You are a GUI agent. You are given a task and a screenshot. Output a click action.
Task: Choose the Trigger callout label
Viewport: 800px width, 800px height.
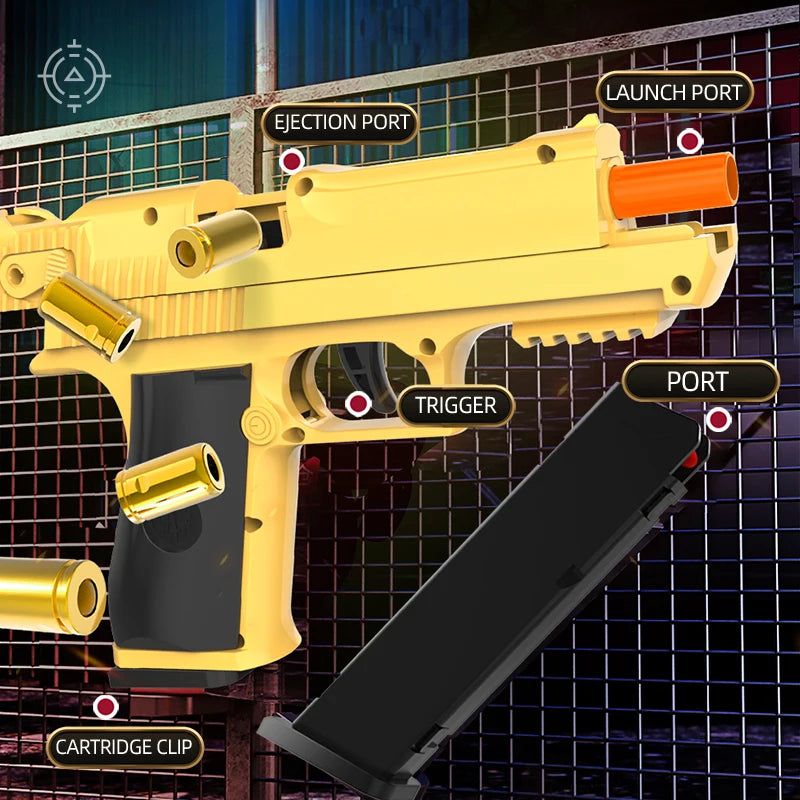click(x=455, y=406)
